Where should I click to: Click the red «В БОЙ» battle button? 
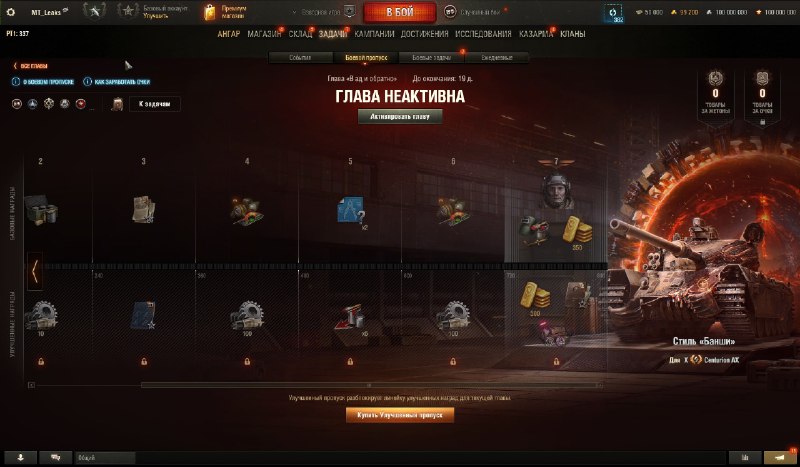click(x=397, y=12)
